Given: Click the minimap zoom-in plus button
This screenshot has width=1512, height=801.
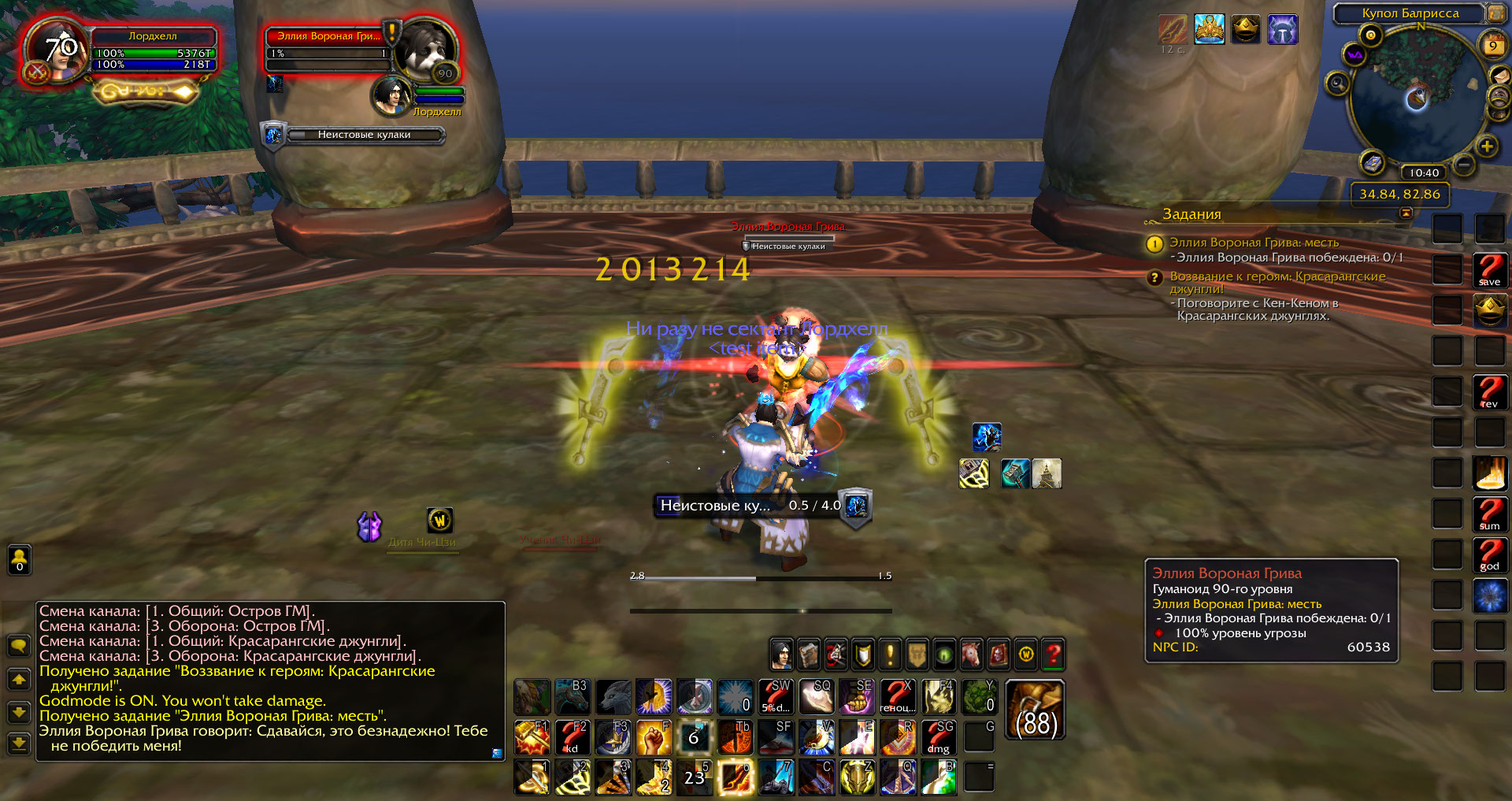Looking at the screenshot, I should 1487,146.
